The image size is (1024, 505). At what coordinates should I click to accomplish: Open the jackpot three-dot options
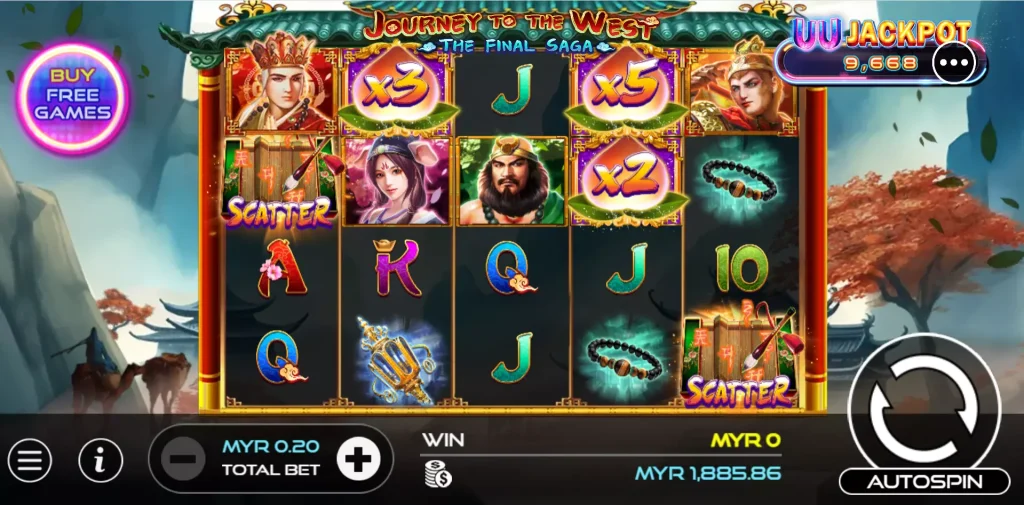[x=953, y=63]
